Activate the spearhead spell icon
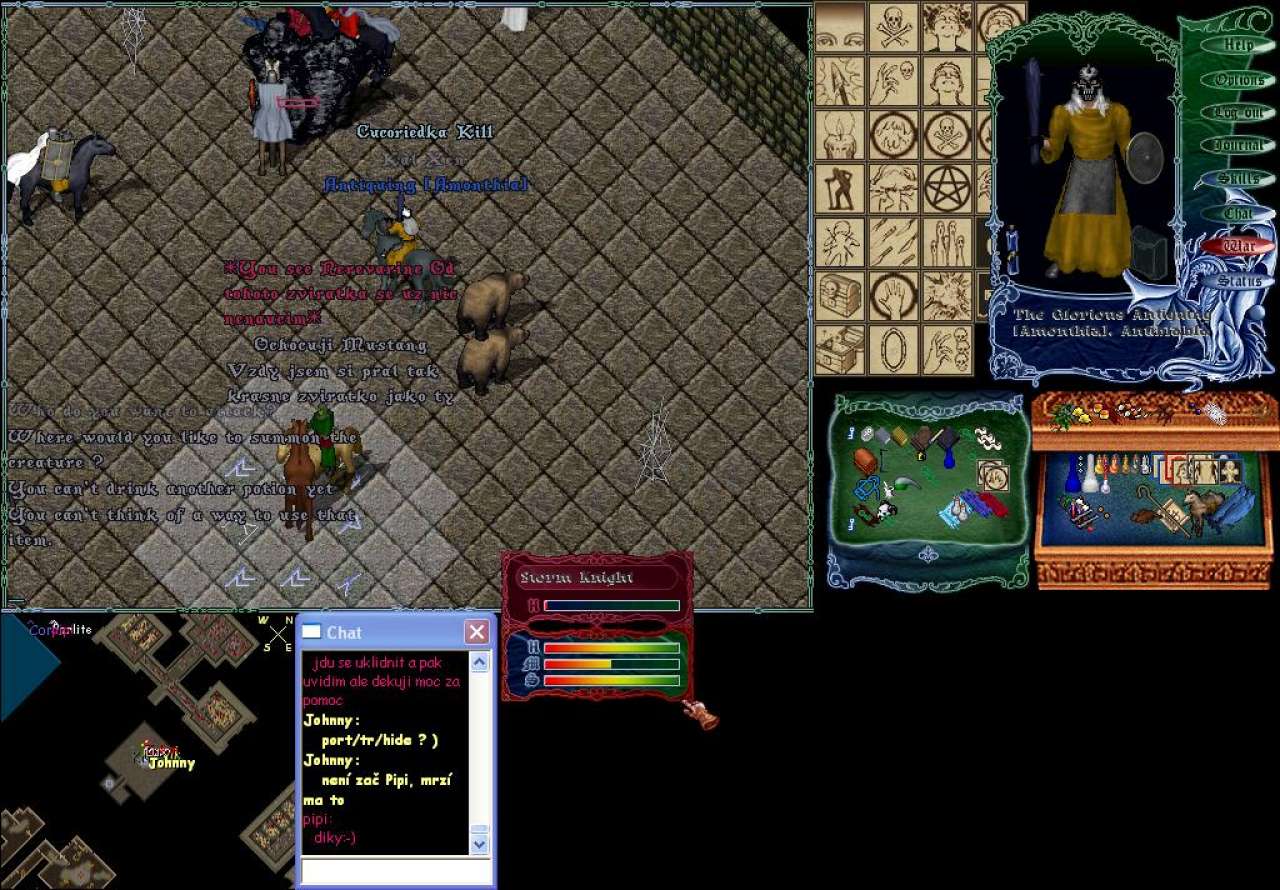This screenshot has height=890, width=1280. (840, 81)
